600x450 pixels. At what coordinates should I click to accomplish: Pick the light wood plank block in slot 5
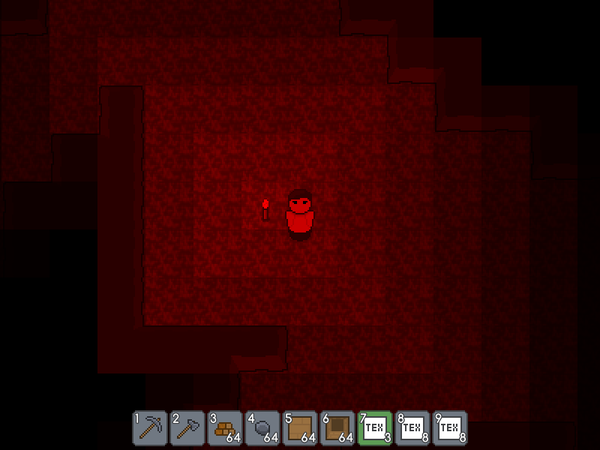300,428
